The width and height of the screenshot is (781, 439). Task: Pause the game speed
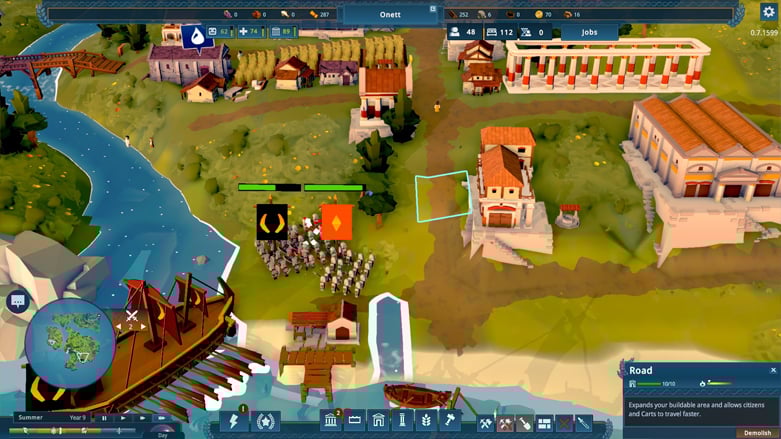pyautogui.click(x=103, y=417)
